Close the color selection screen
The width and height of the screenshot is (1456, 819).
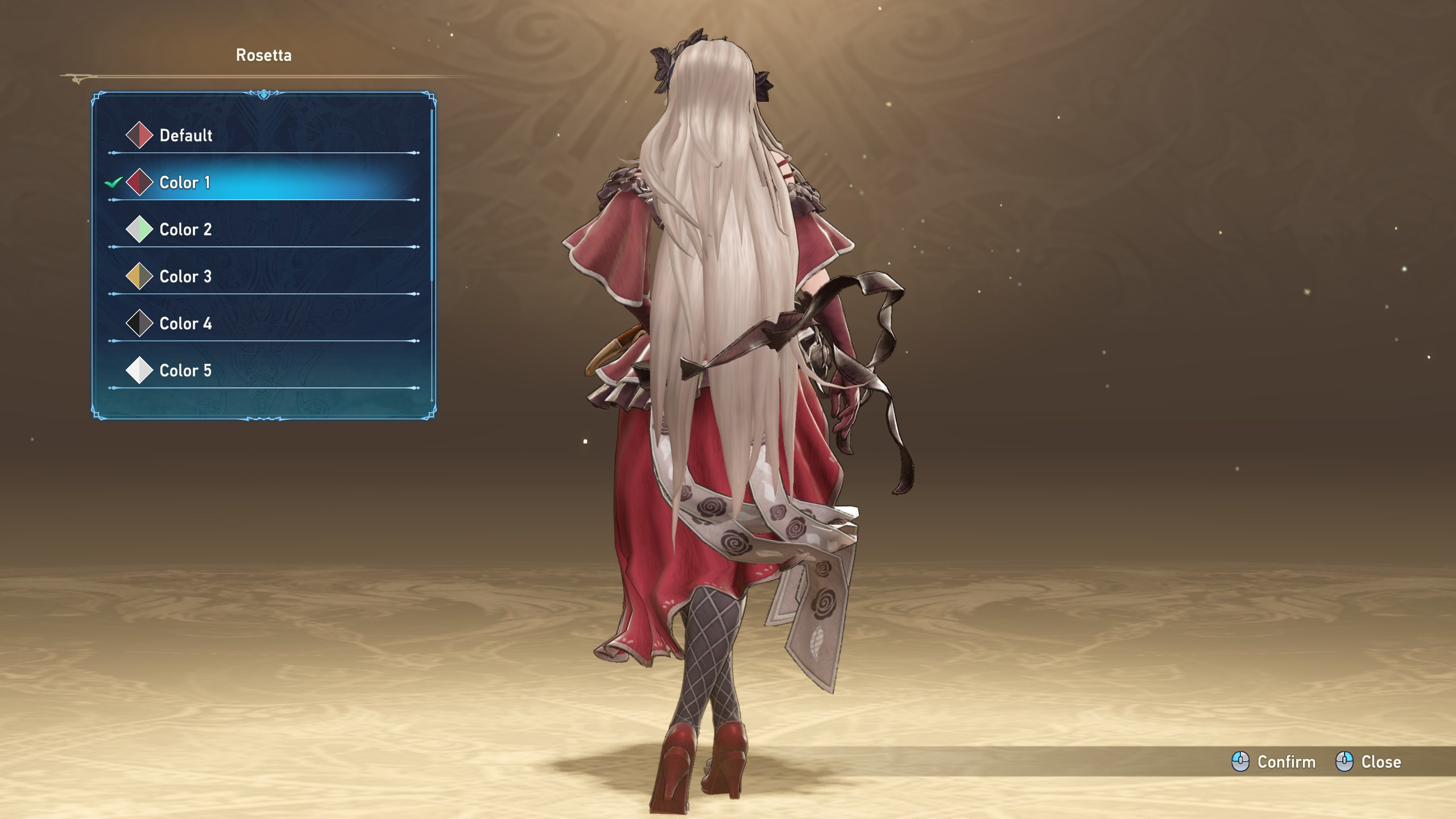tap(1368, 762)
